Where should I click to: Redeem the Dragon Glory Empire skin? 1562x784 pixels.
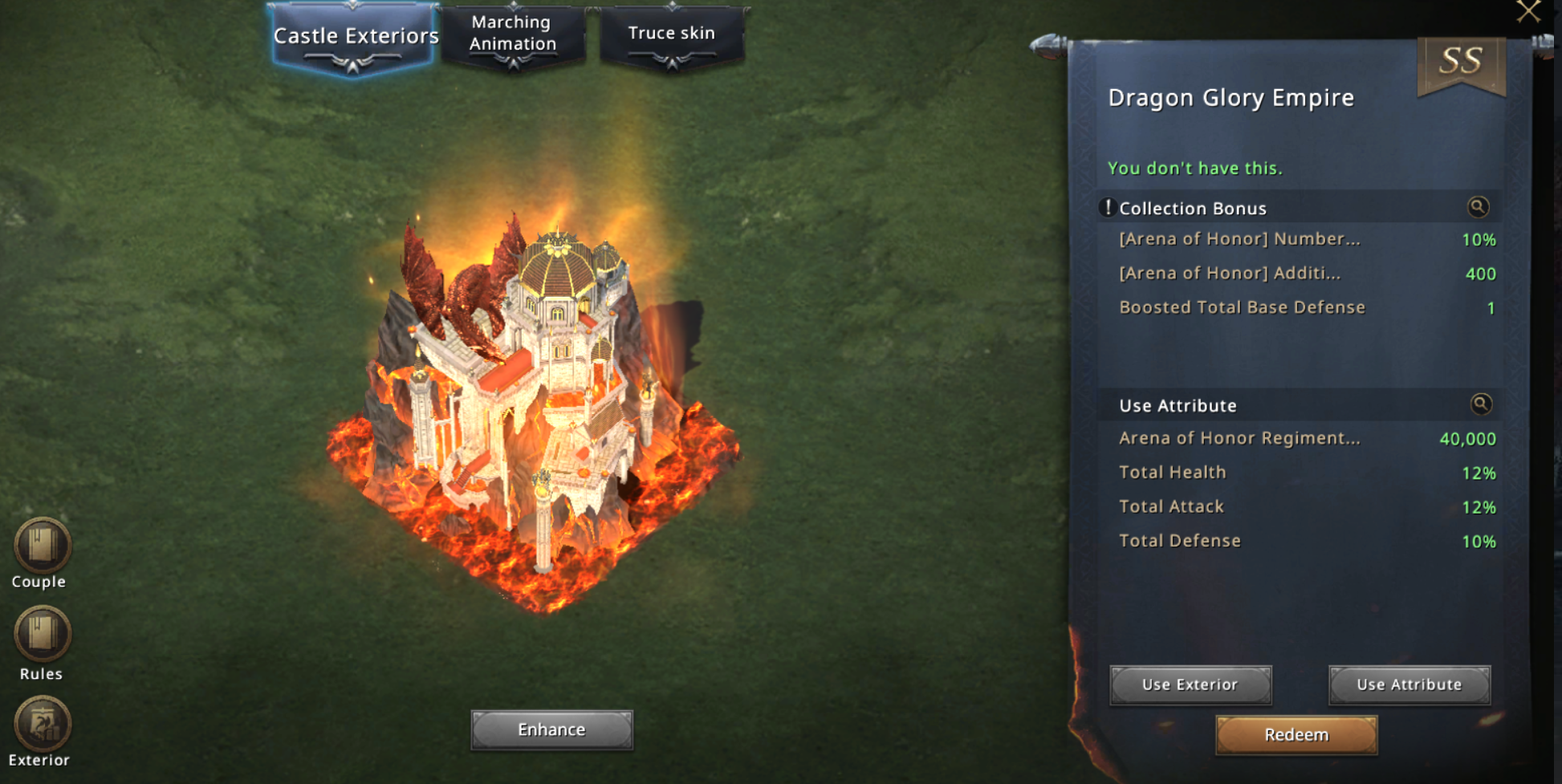click(1296, 734)
